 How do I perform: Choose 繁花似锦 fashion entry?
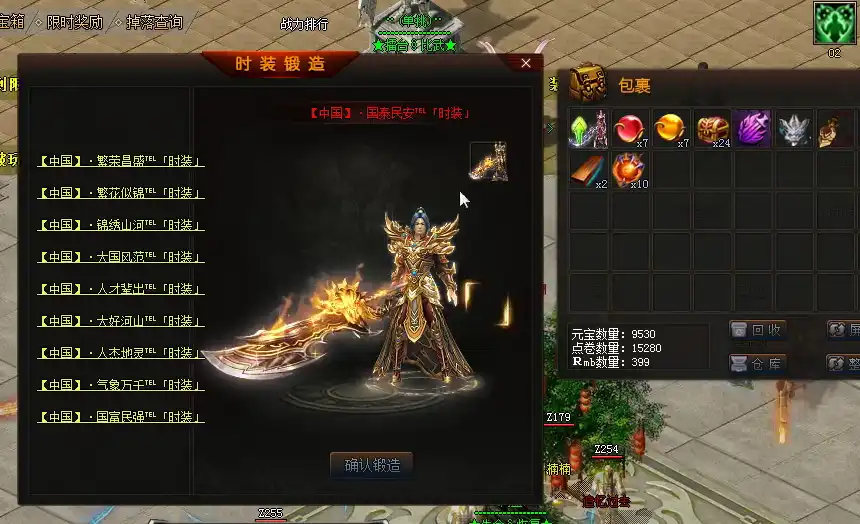[x=121, y=193]
